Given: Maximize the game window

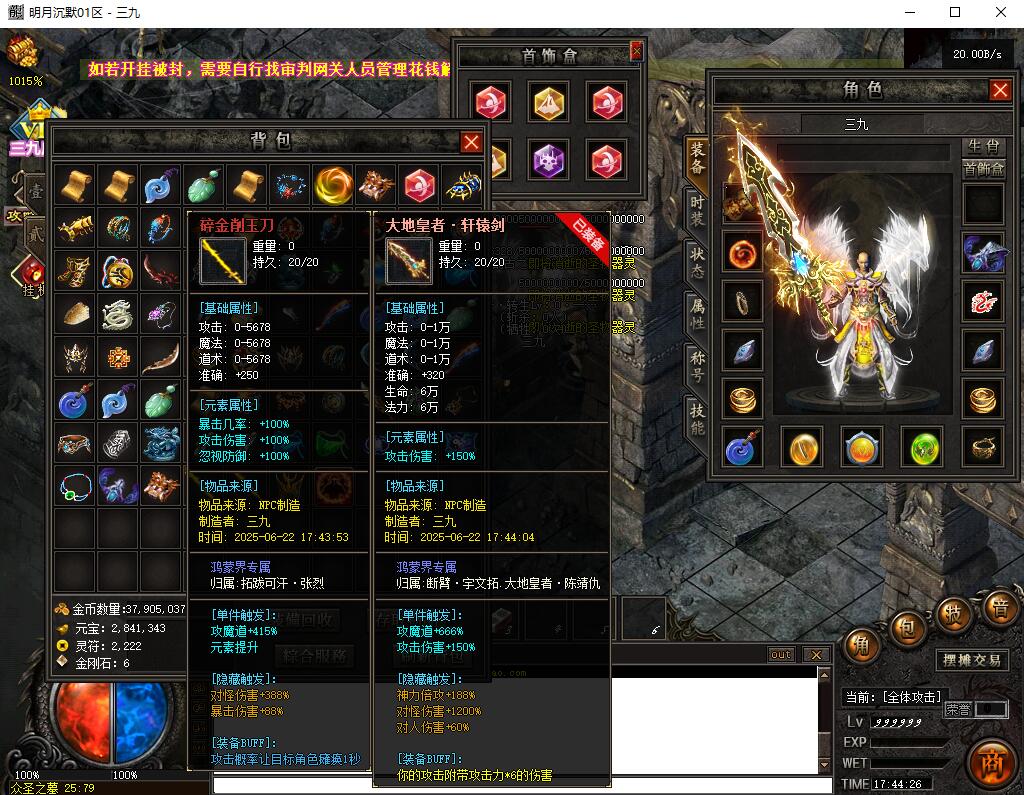Looking at the screenshot, I should pos(955,12).
